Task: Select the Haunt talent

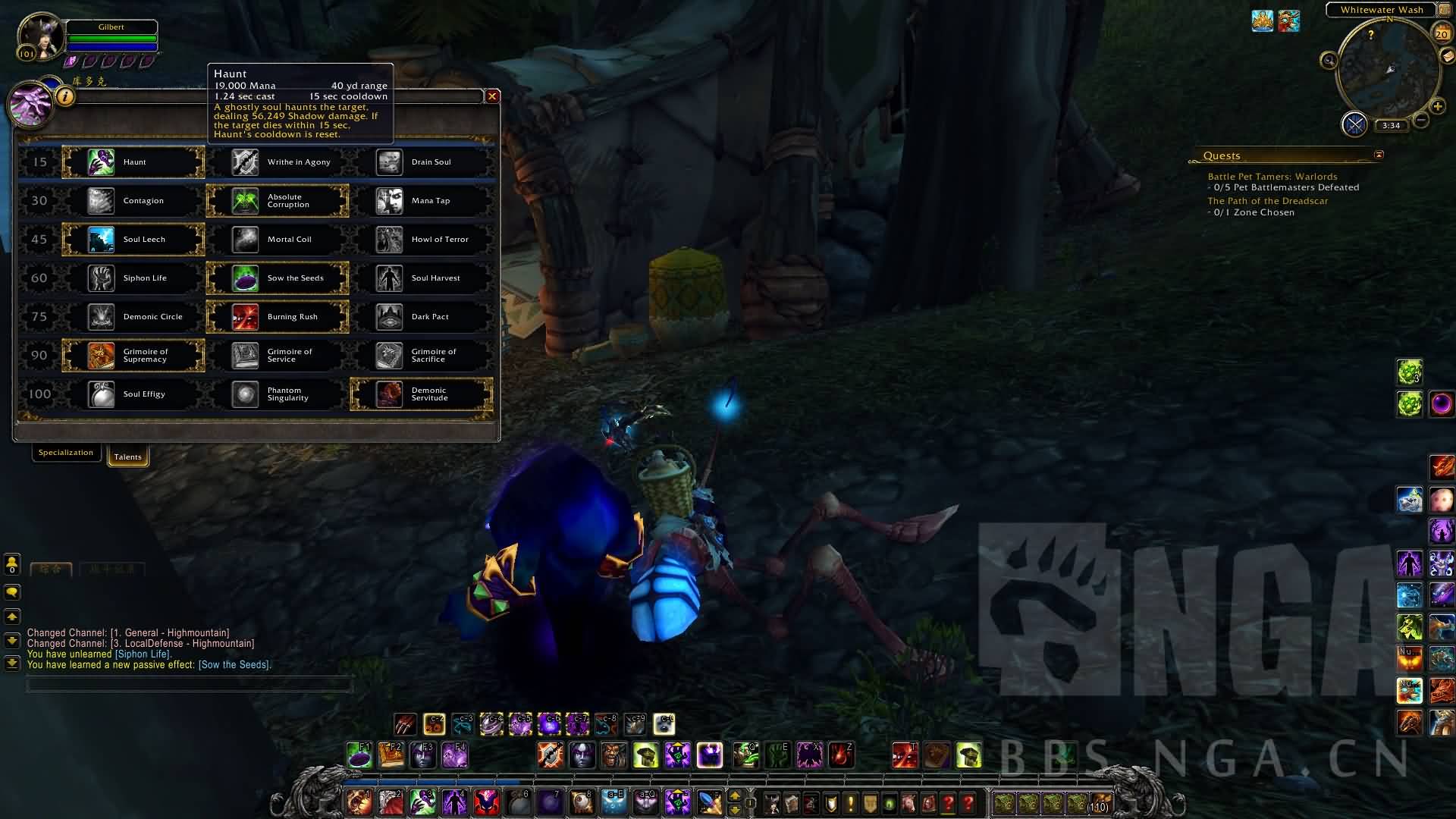Action: pos(133,162)
